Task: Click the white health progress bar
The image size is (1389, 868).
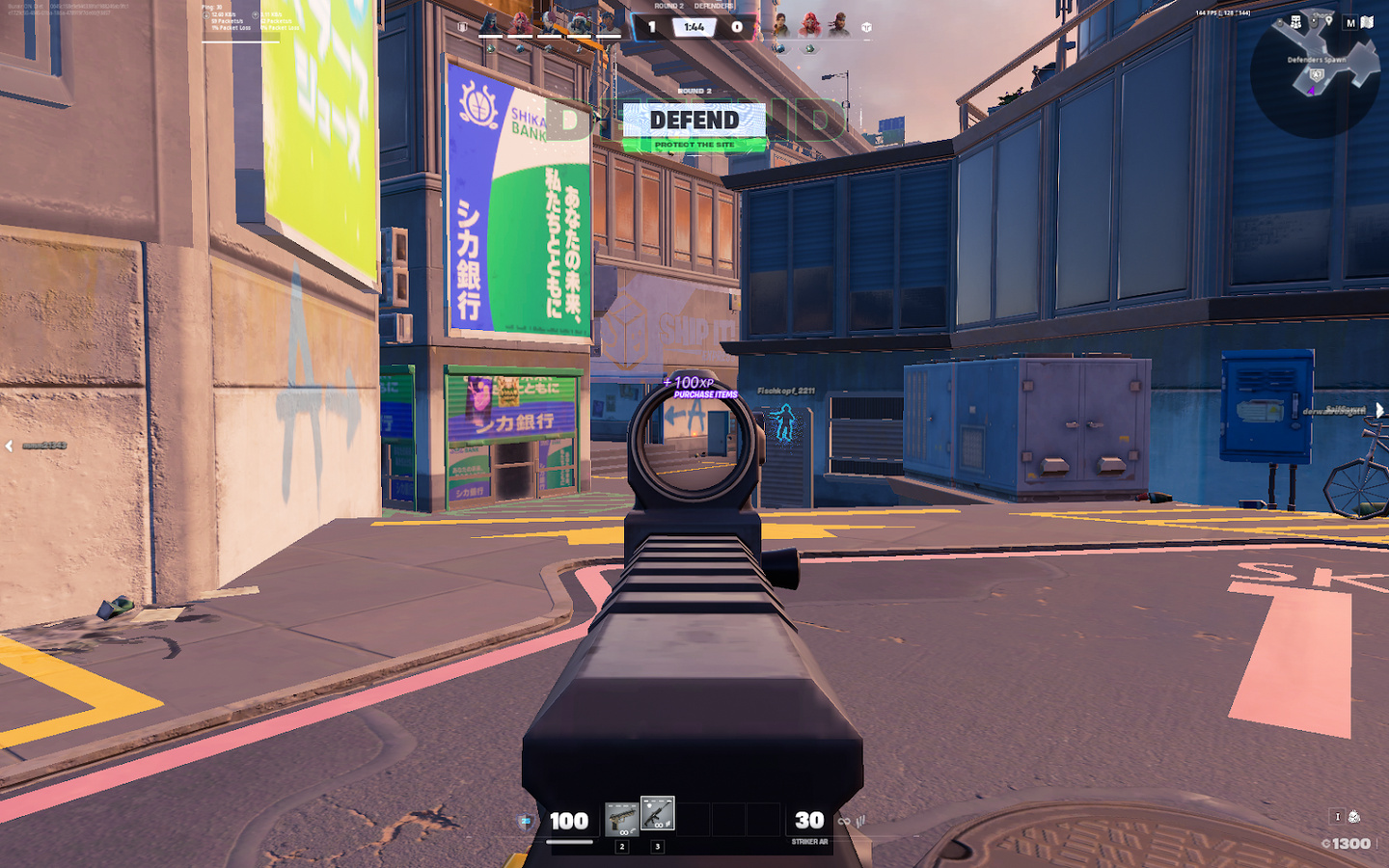Action: [x=569, y=842]
